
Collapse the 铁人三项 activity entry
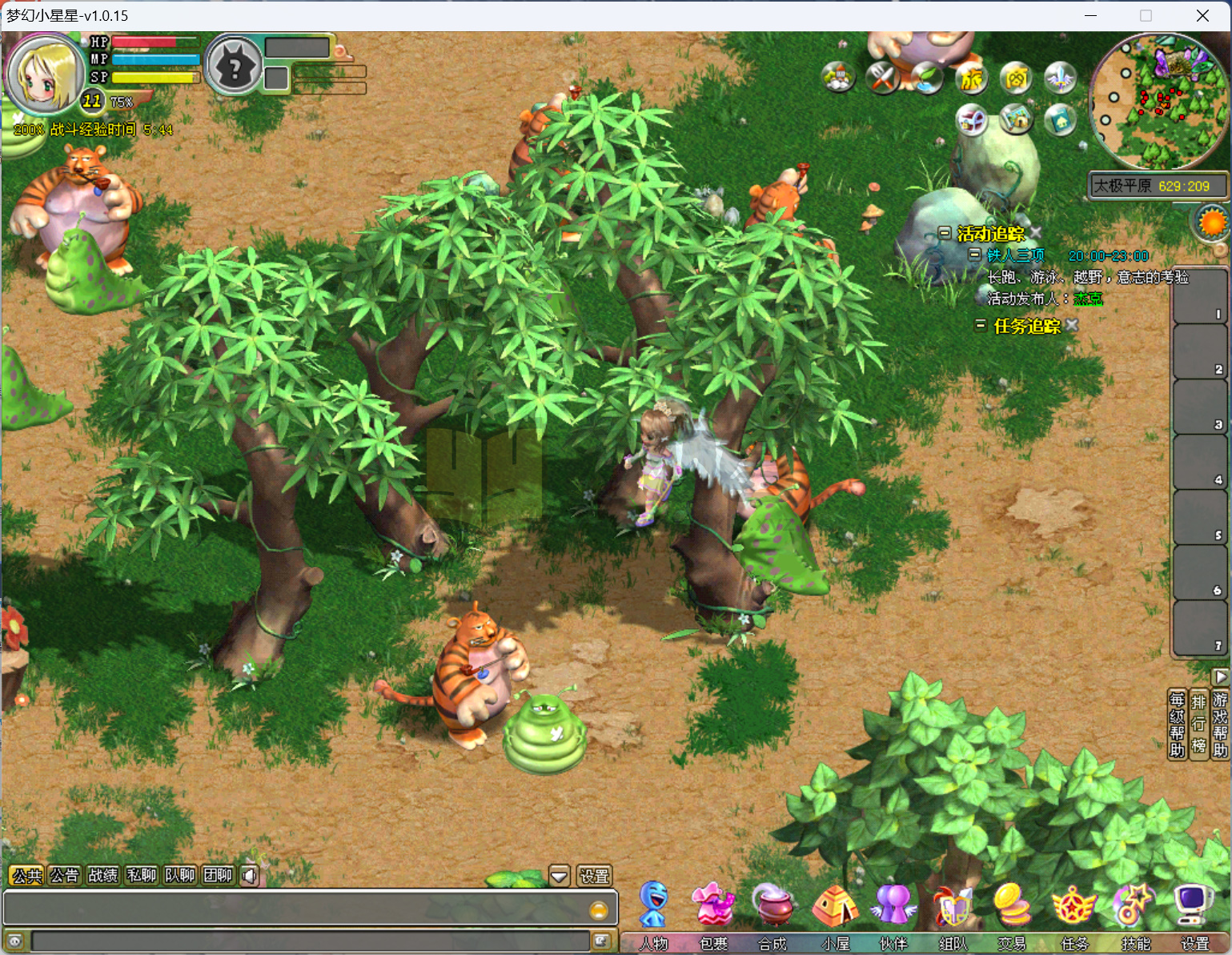(975, 255)
